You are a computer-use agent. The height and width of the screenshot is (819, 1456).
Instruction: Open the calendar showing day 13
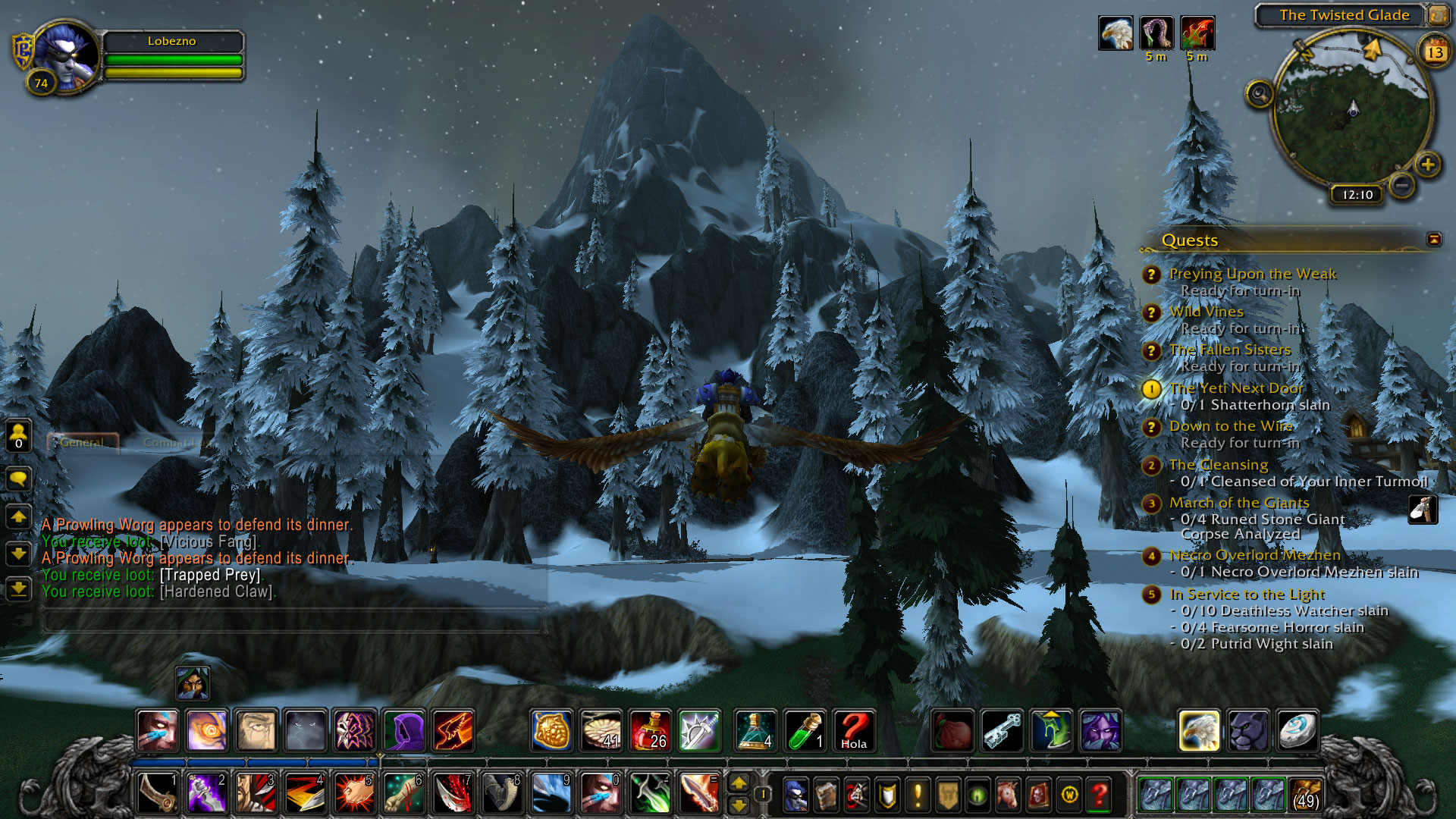(1435, 52)
